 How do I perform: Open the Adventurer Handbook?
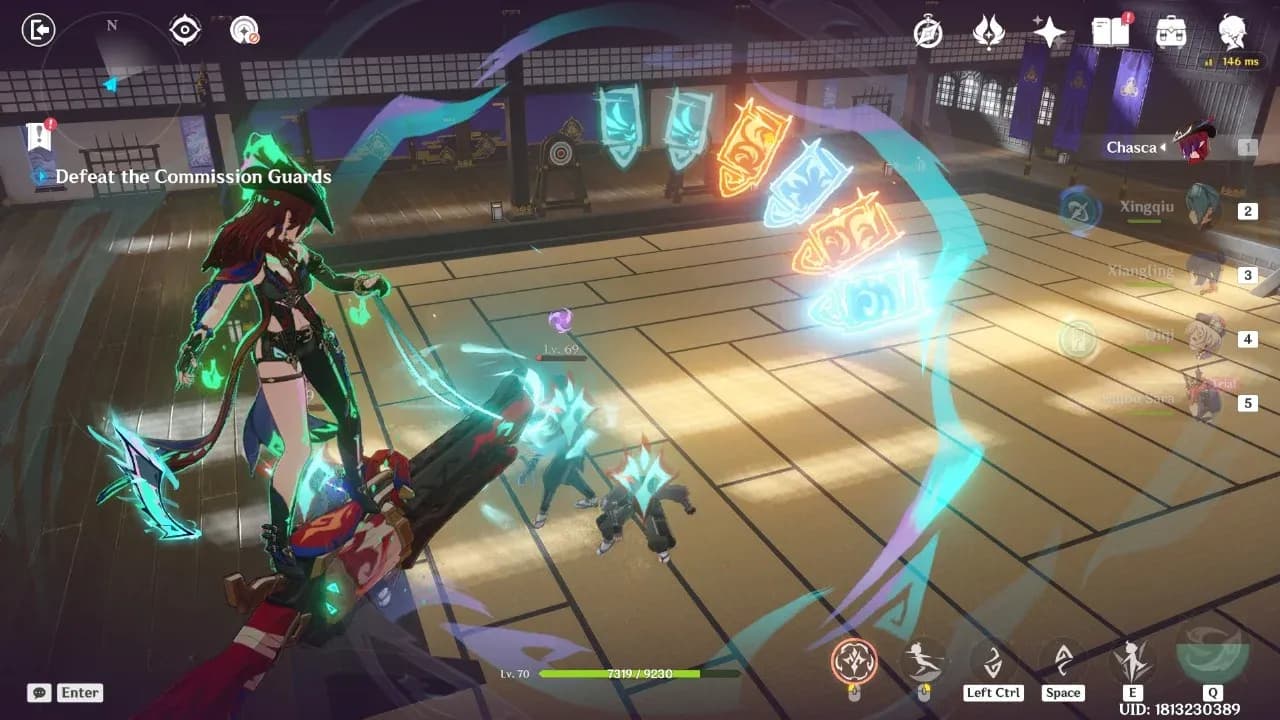(x=1113, y=32)
